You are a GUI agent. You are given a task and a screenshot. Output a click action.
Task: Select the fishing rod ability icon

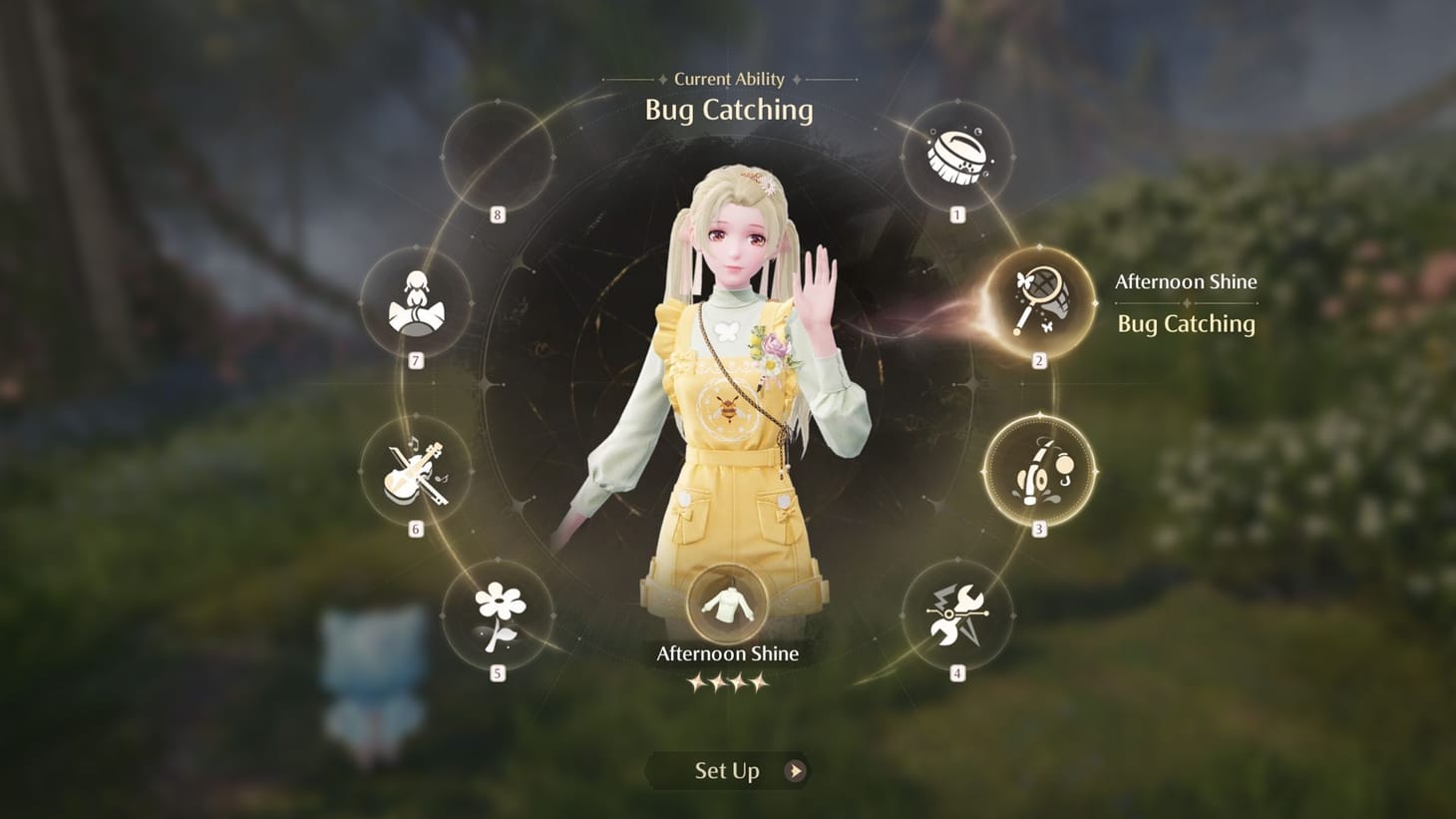tap(1039, 469)
